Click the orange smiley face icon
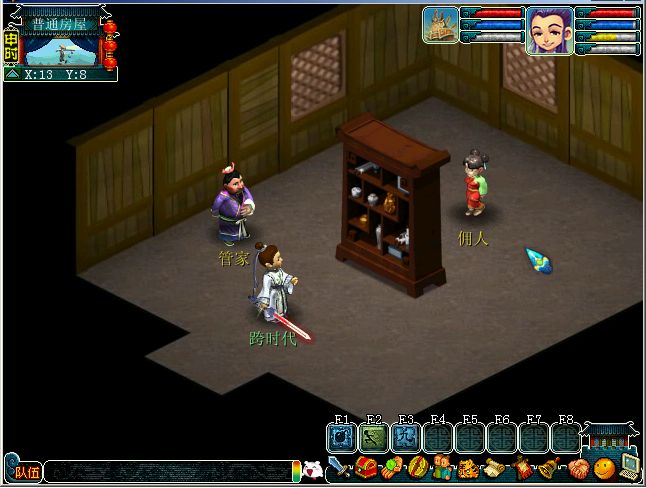The image size is (646, 488). (603, 467)
